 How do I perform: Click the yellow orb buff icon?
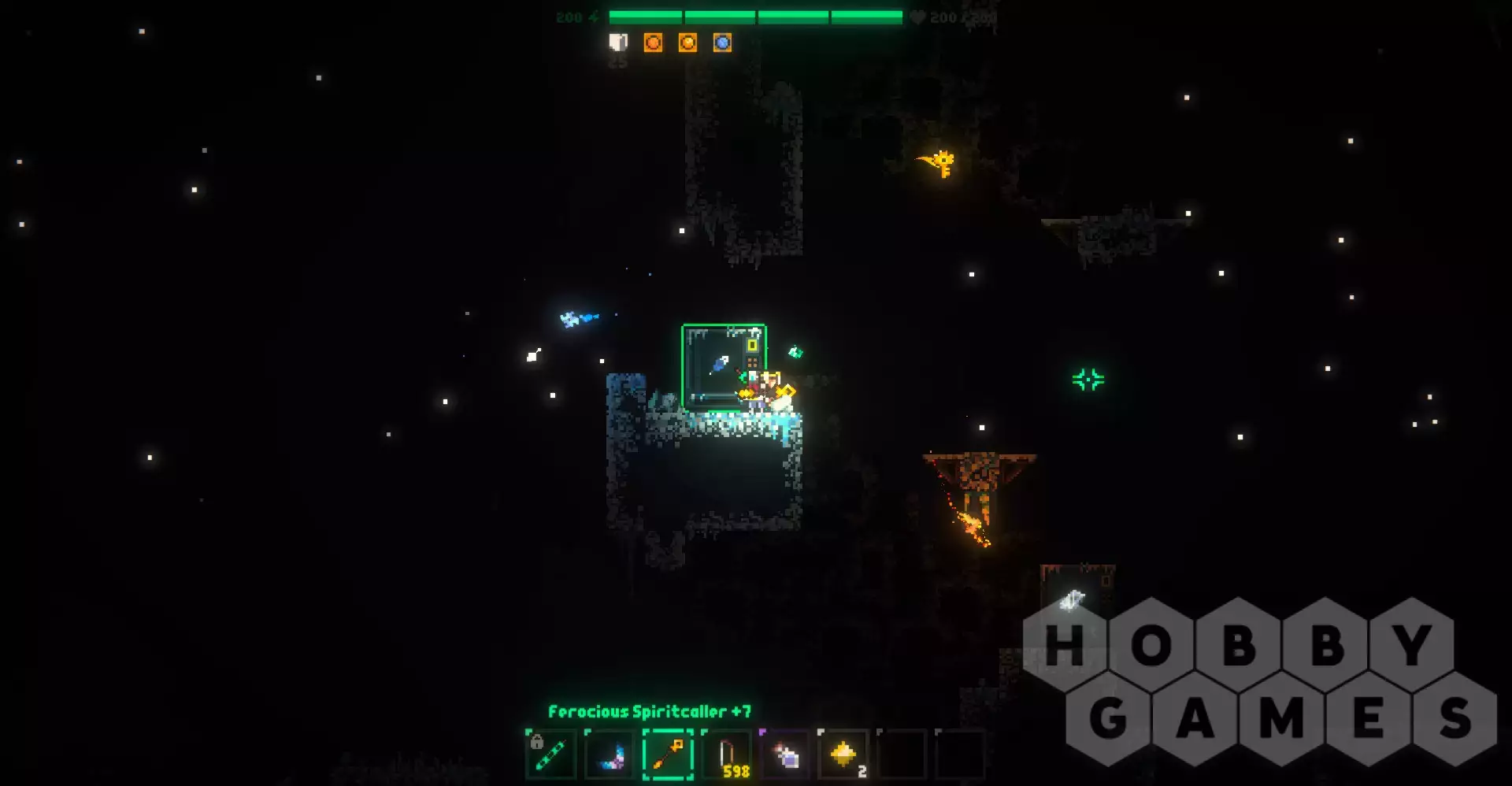point(687,43)
